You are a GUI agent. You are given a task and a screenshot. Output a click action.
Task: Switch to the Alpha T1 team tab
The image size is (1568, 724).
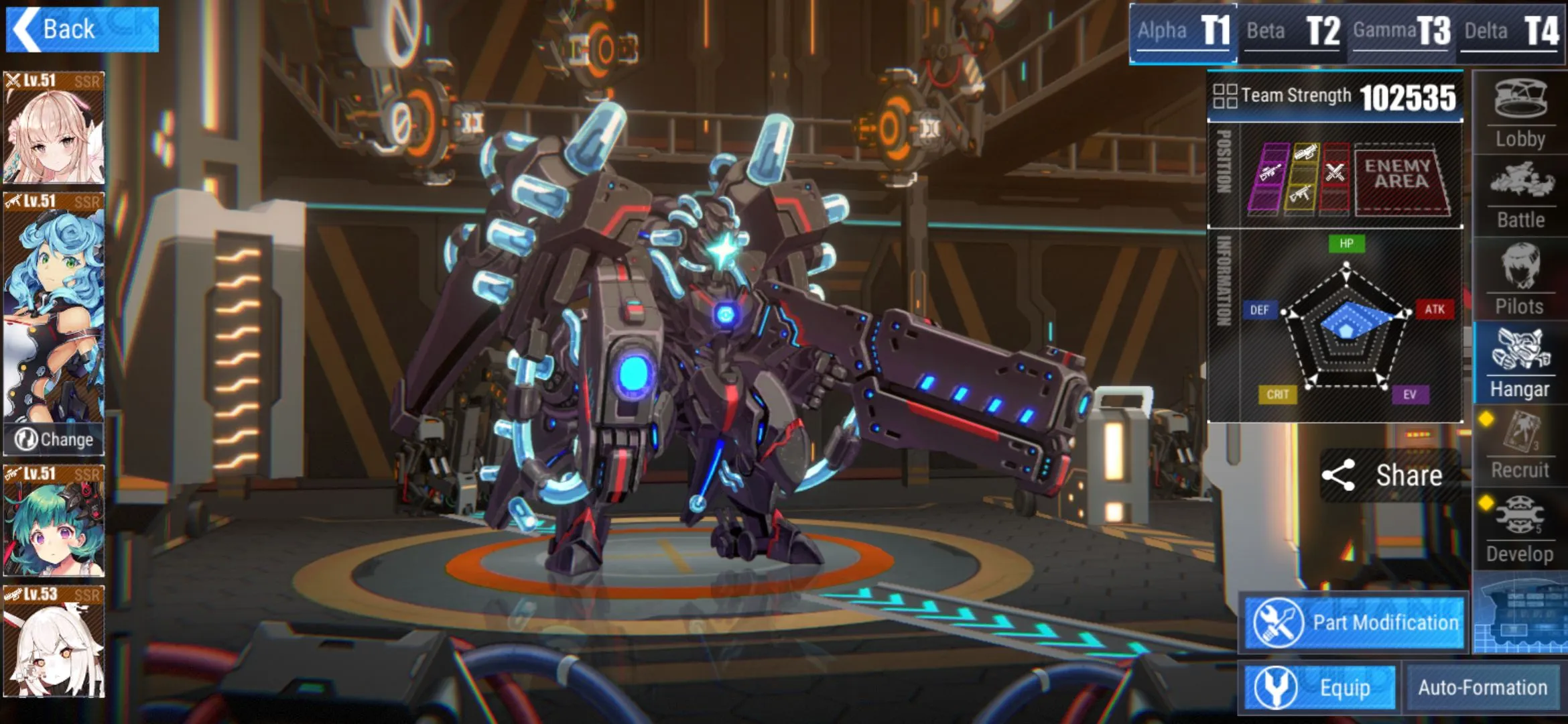pyautogui.click(x=1183, y=32)
